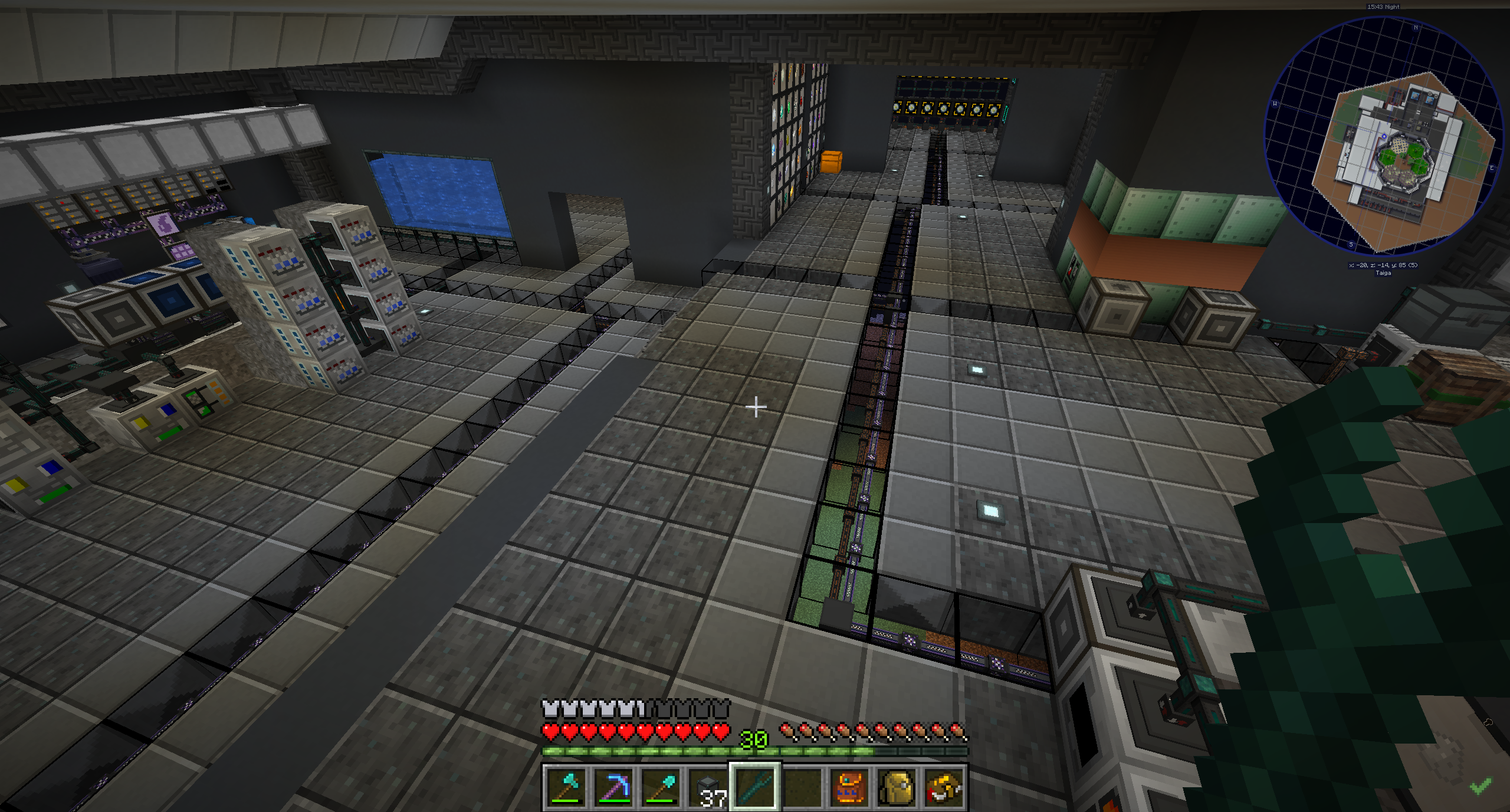Select the orange backpack hotbar slot

(849, 787)
